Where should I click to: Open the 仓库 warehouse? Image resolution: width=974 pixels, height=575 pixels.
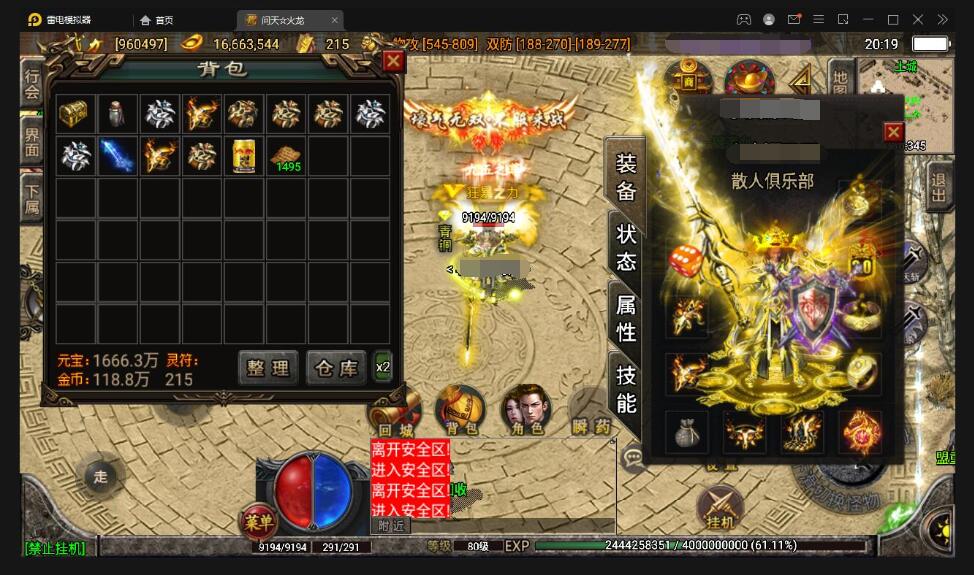pyautogui.click(x=335, y=367)
